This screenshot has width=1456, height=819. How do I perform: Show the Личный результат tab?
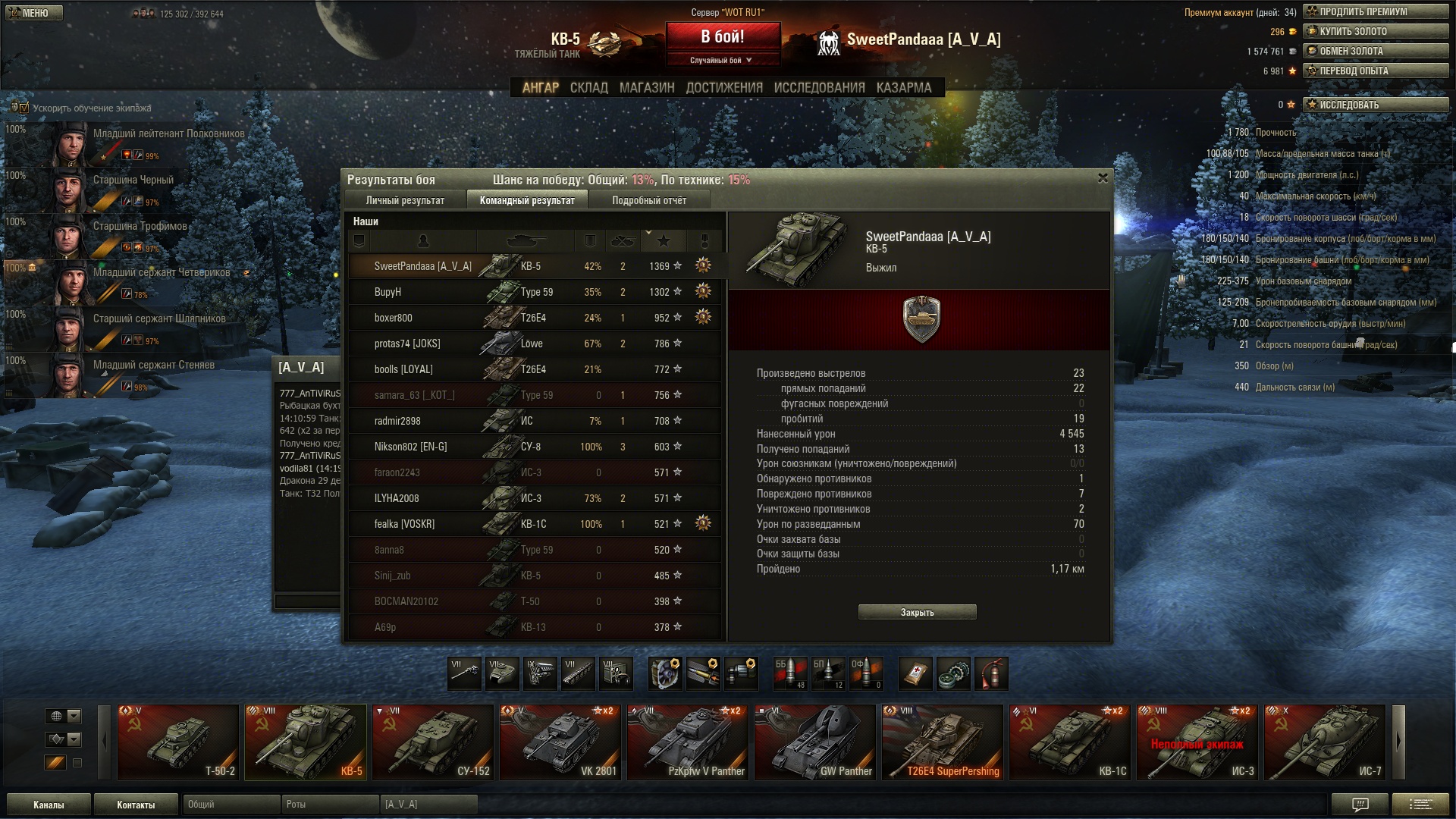405,200
